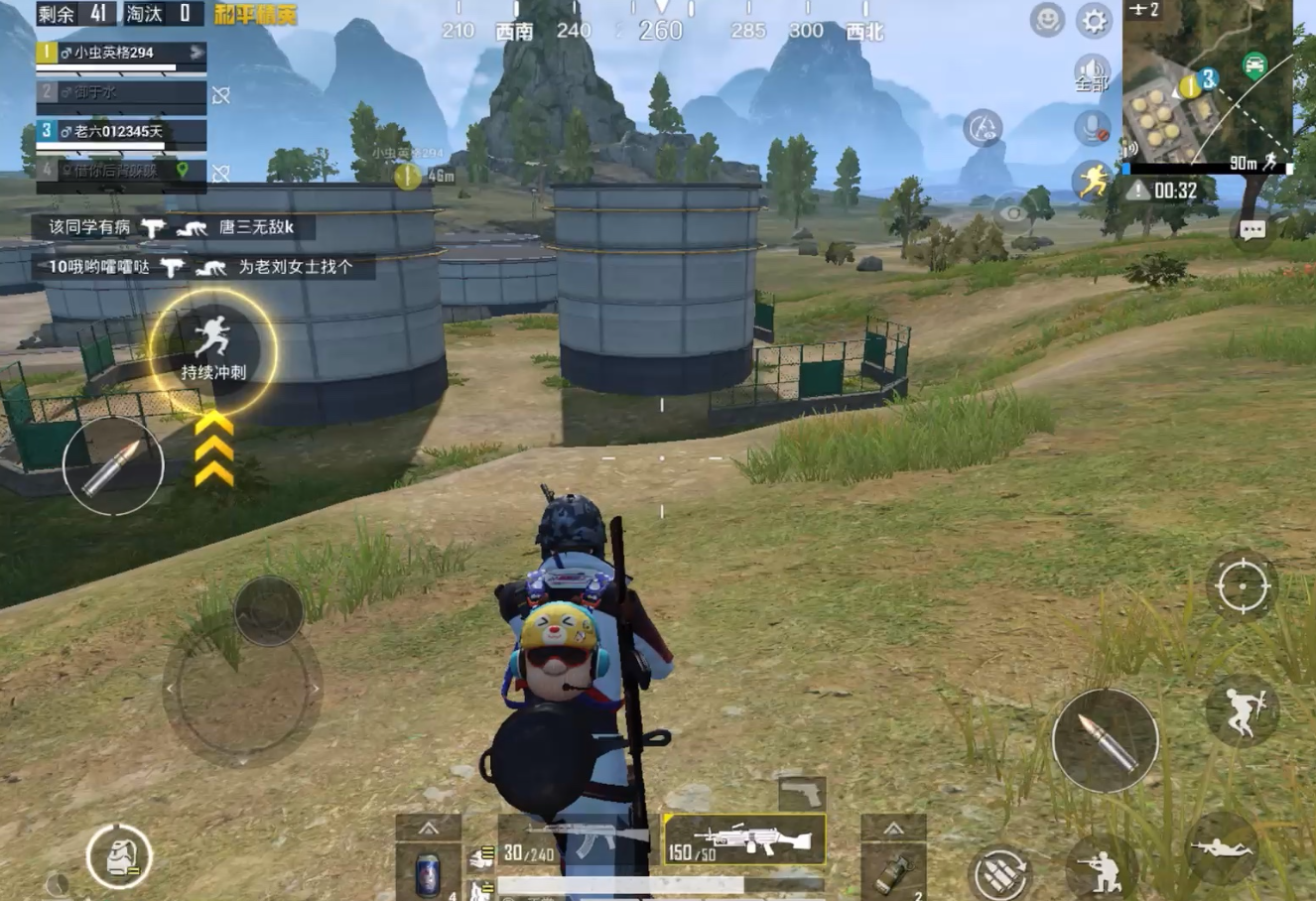Use the energy drink can item
This screenshot has height=901, width=1316.
pos(428,873)
